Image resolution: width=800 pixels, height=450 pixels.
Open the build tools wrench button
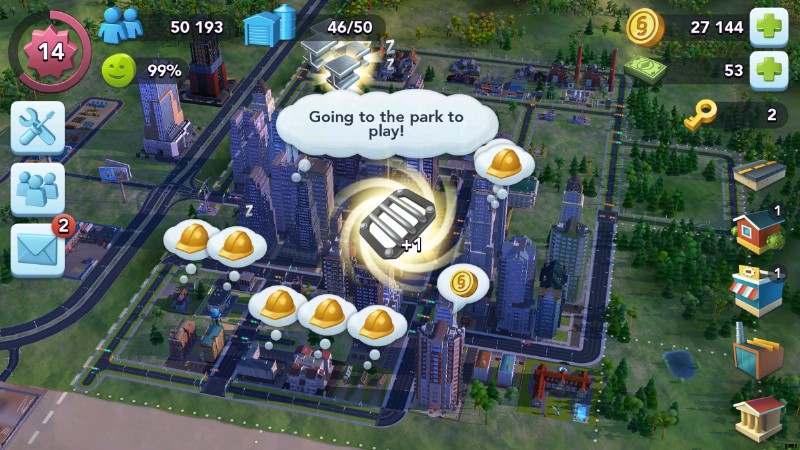(38, 127)
